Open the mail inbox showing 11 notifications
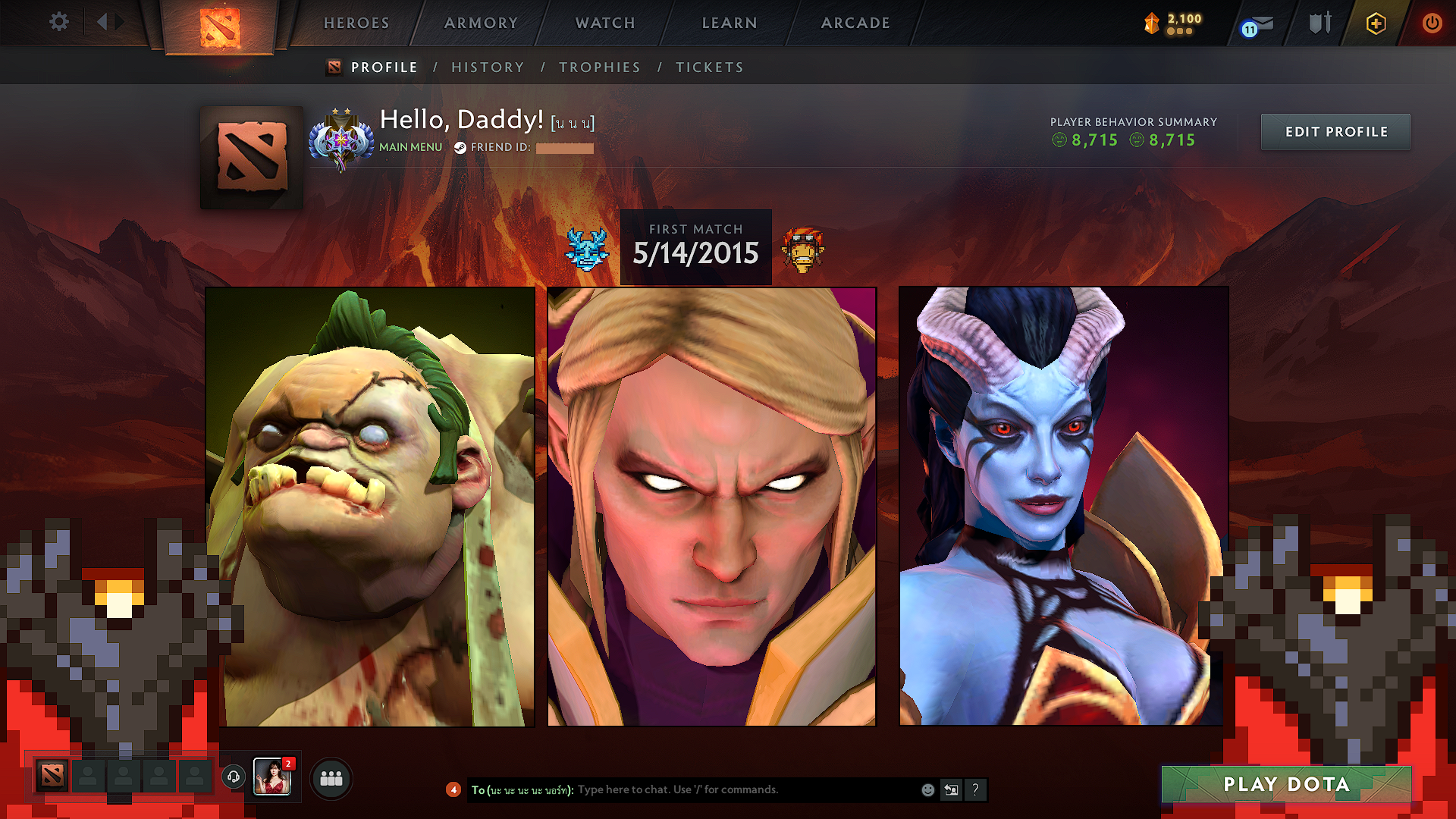Screen dimensions: 1456x819 tap(1257, 24)
